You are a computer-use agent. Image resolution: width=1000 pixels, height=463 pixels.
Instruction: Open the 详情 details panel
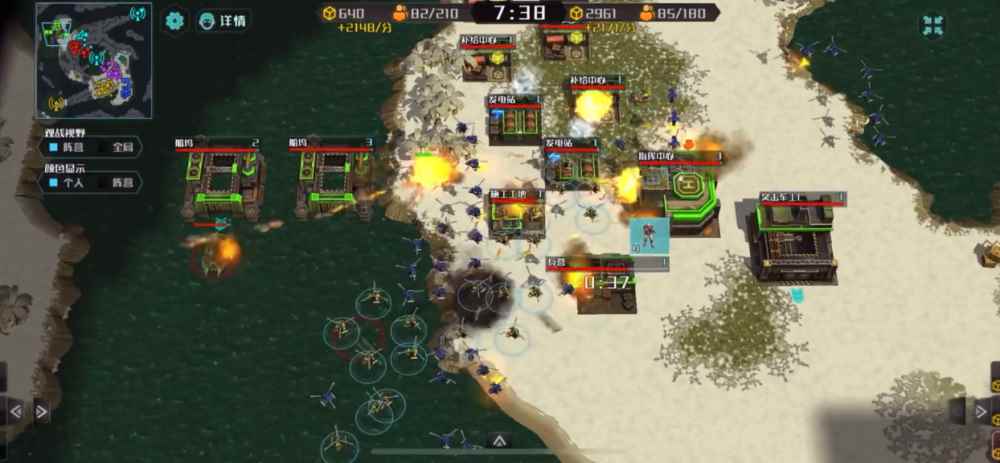[223, 20]
